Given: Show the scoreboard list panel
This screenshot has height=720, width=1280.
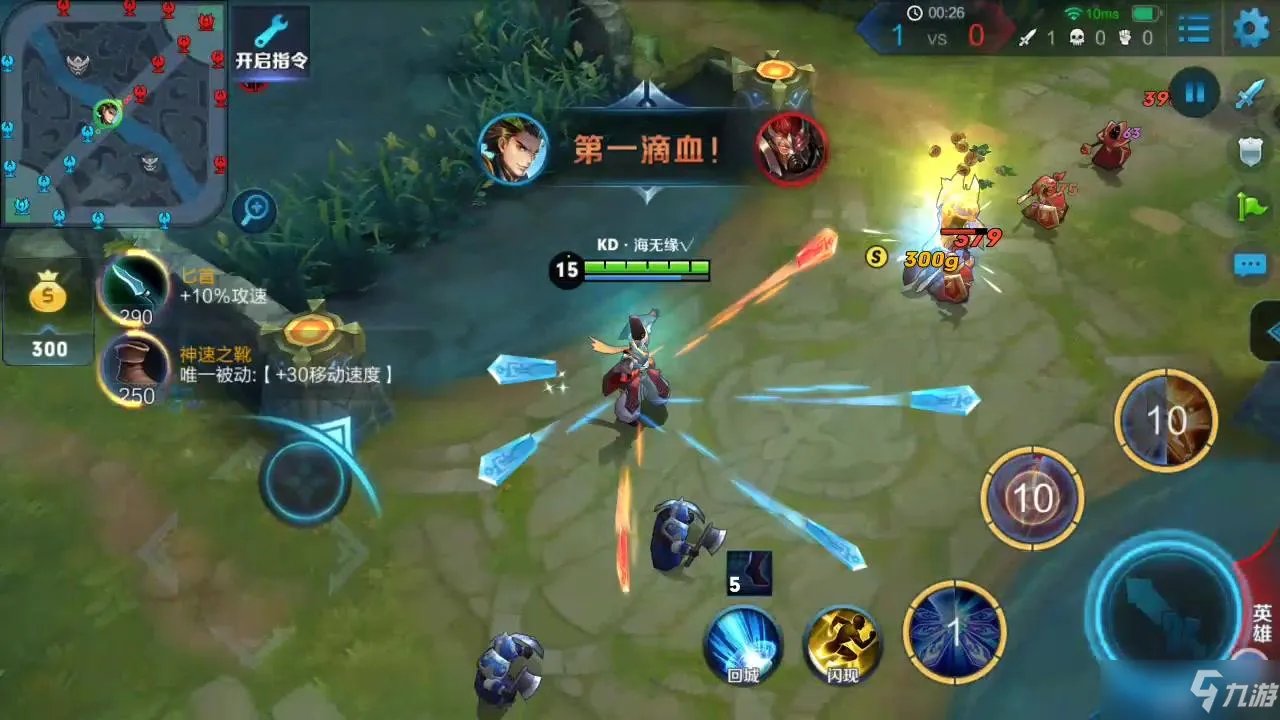Looking at the screenshot, I should point(1194,29).
